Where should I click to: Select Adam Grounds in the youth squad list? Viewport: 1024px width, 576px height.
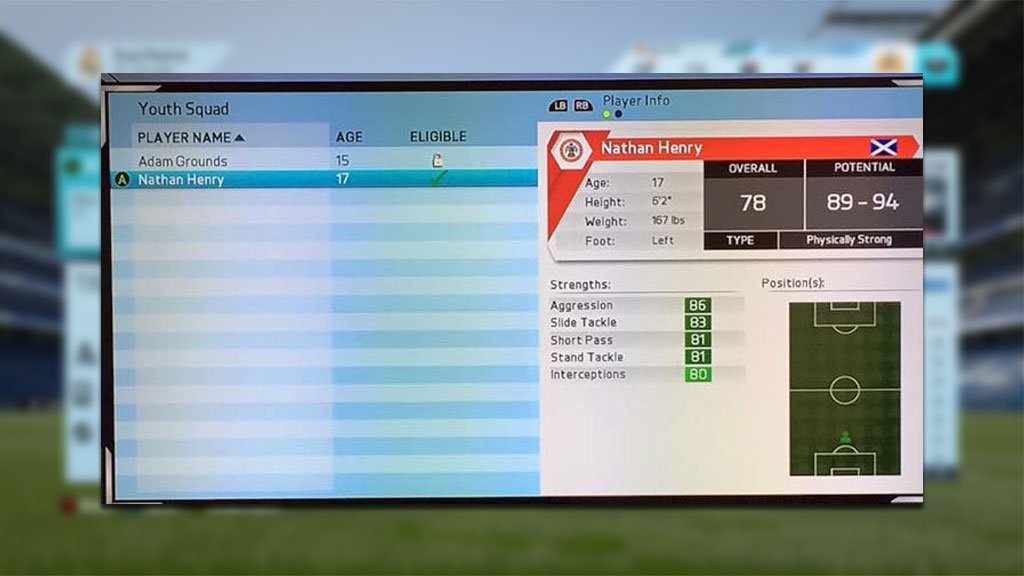(x=183, y=161)
